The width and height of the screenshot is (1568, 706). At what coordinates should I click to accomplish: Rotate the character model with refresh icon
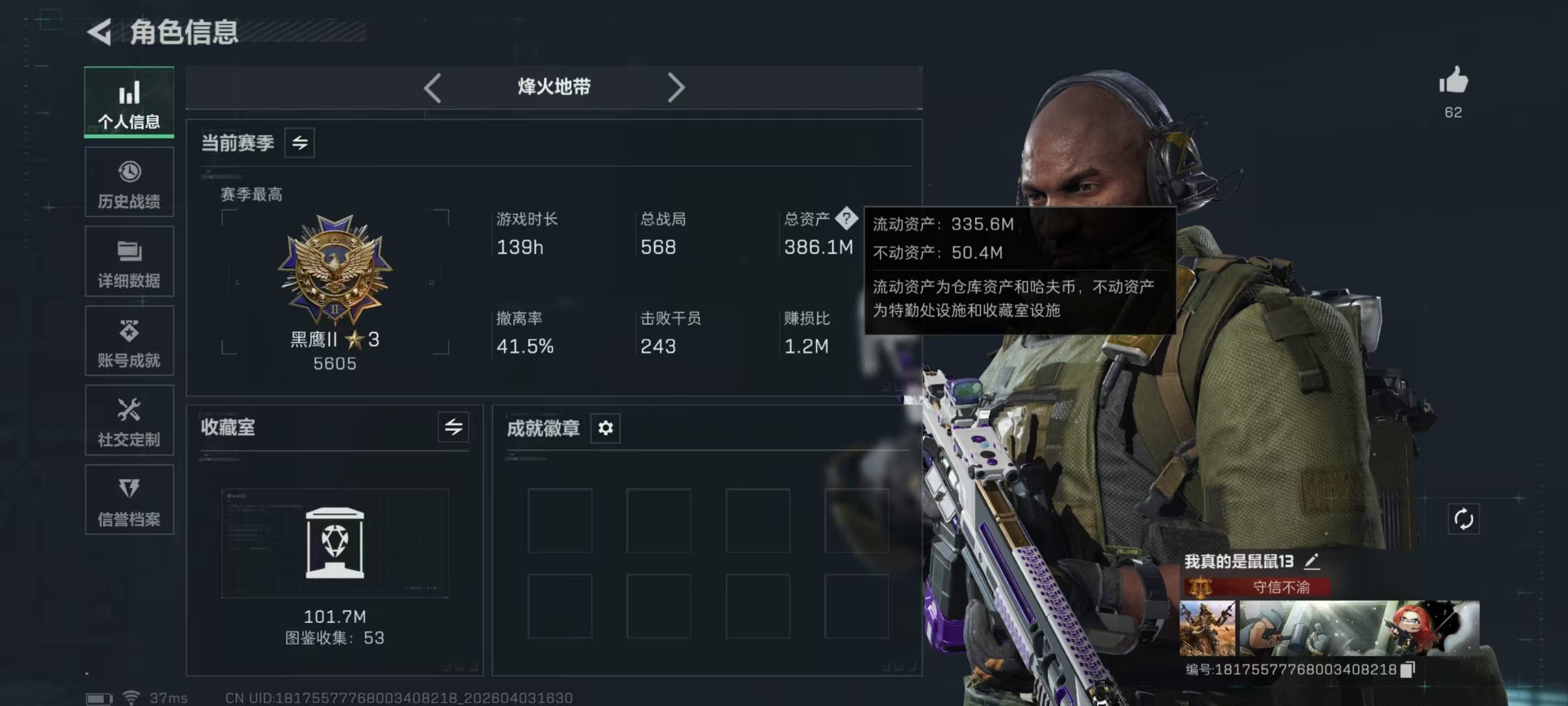coord(1463,519)
